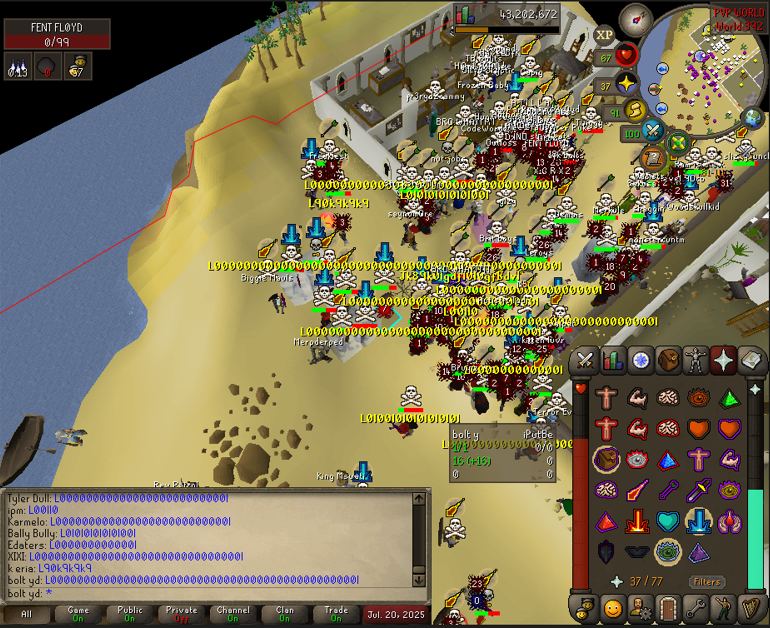Open the Combat Options tab

pos(585,360)
